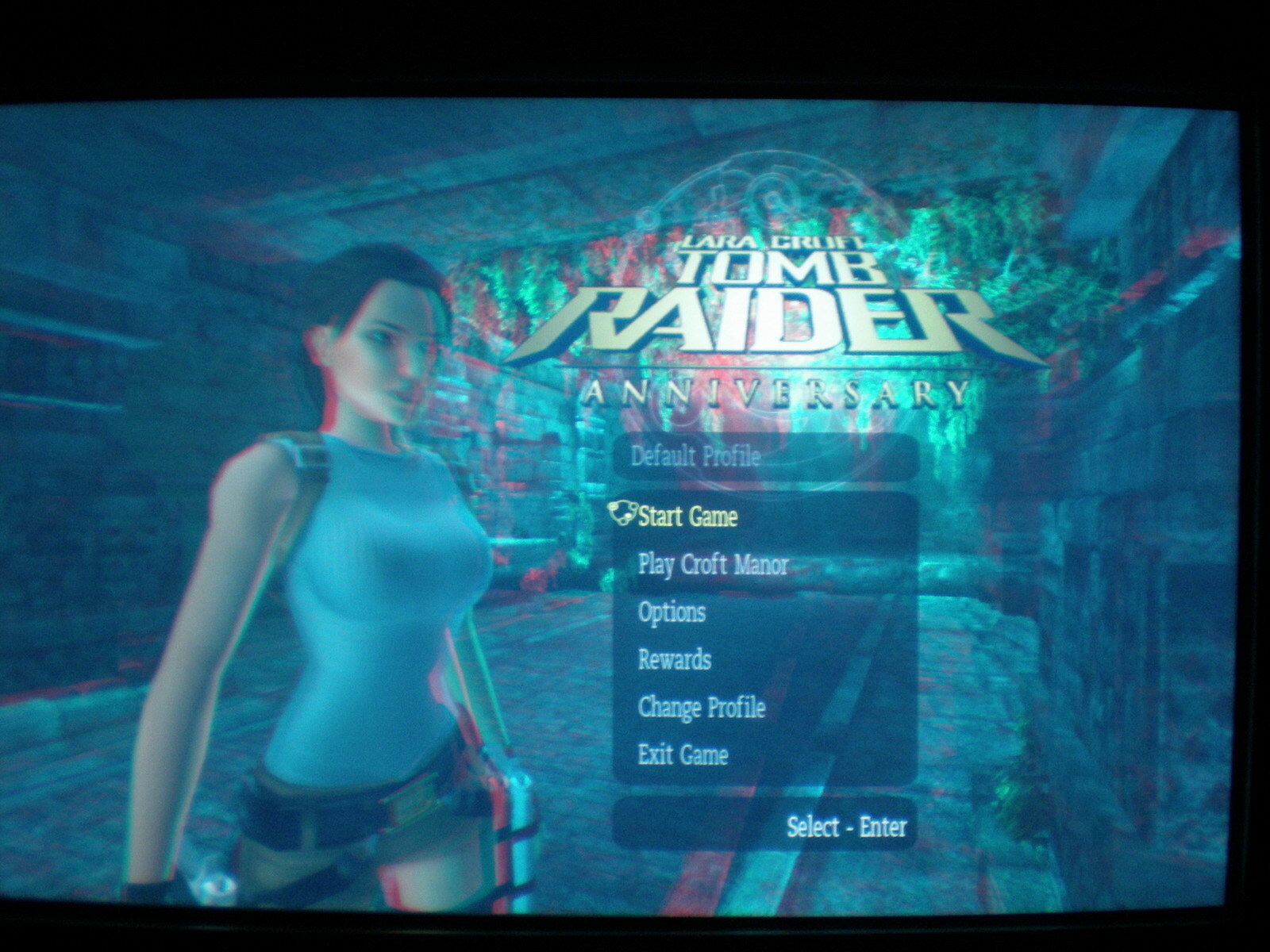Screen dimensions: 1270x952
Task: Select Play Croft Manor
Action: (x=713, y=565)
